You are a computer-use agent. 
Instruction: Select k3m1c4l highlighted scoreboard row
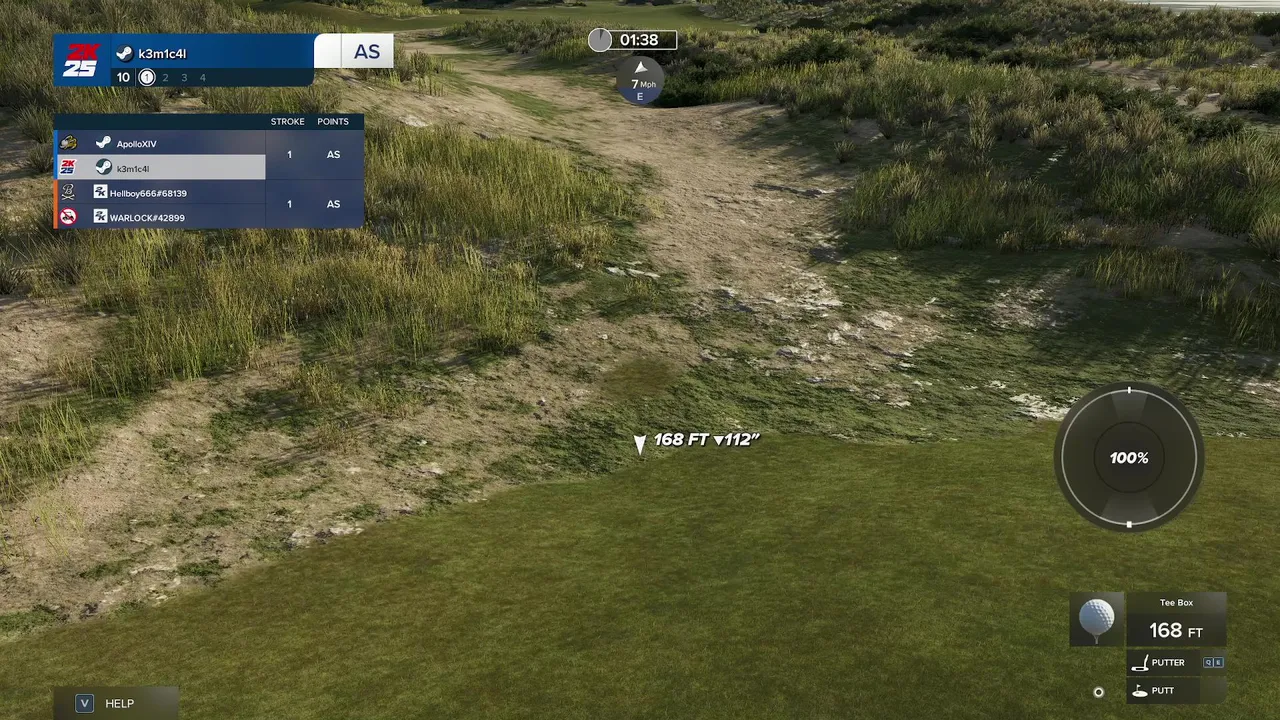point(160,168)
